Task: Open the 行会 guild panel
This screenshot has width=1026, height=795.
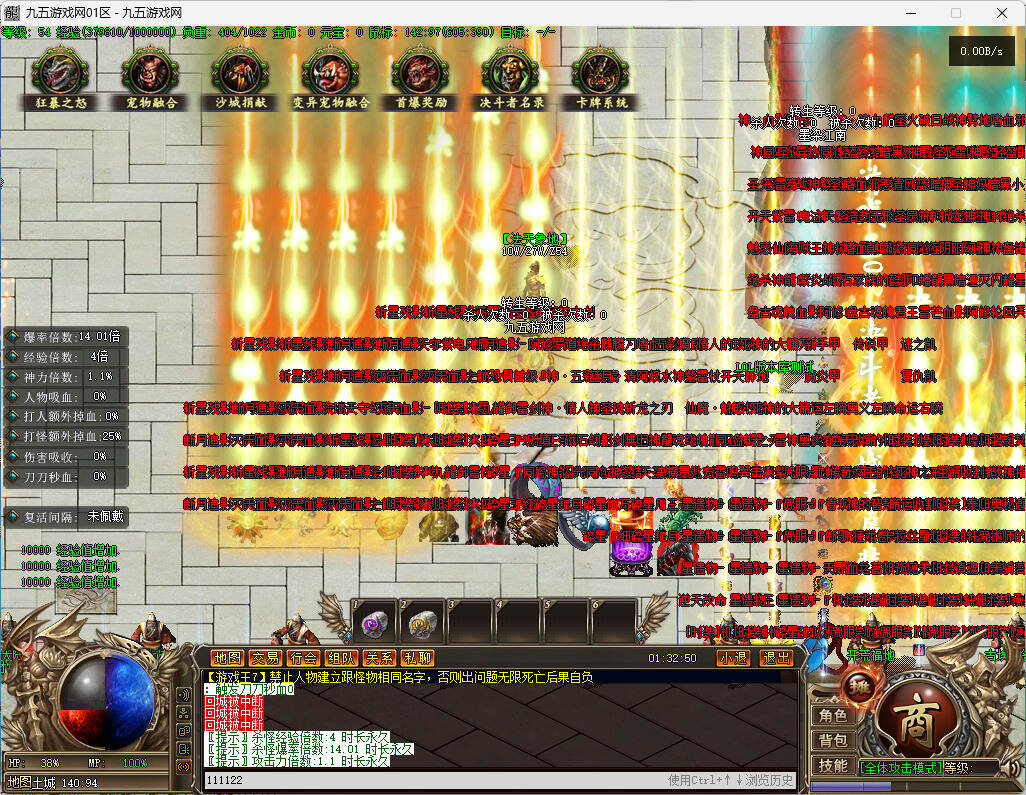Action: tap(303, 658)
